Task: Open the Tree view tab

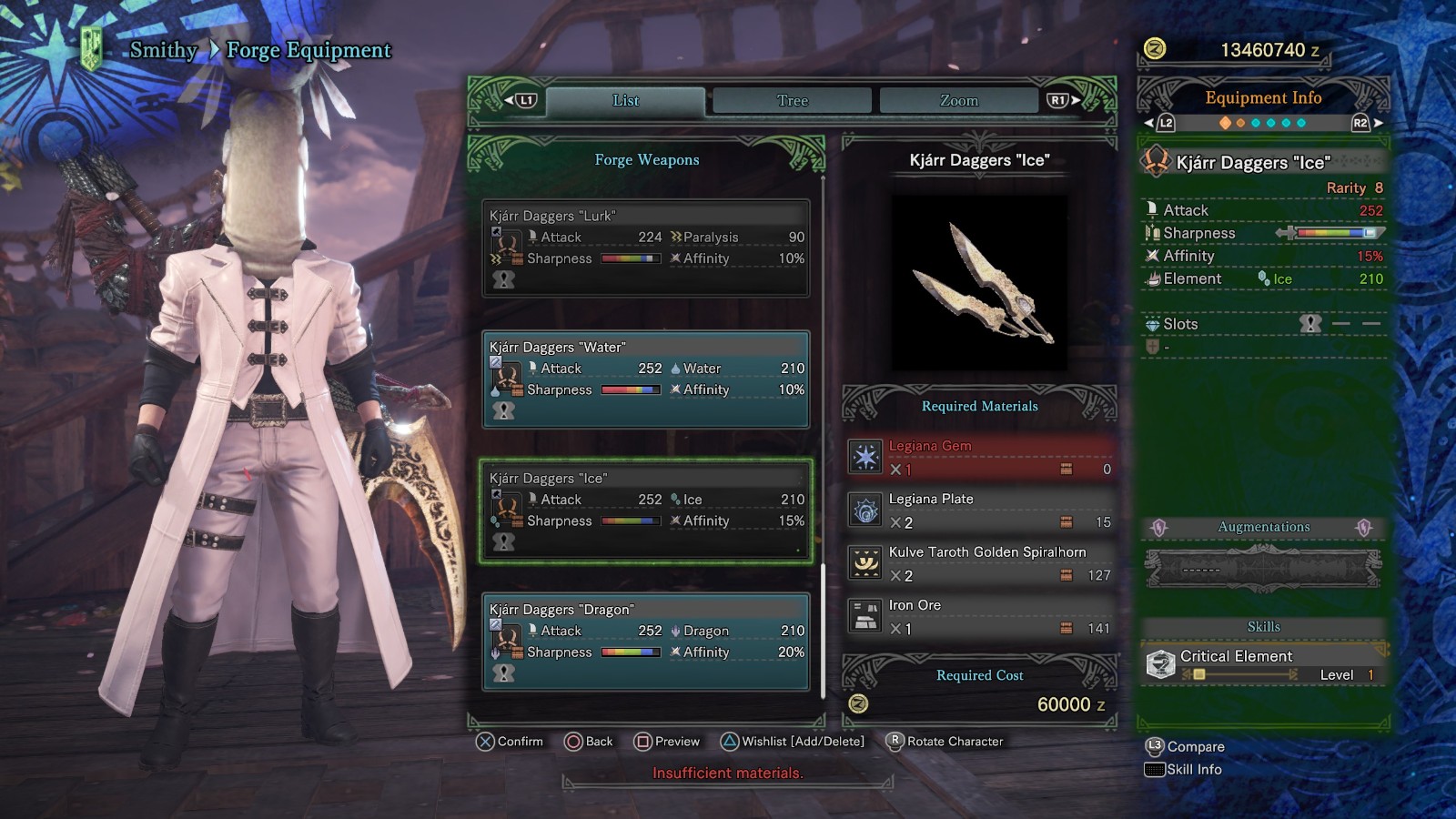Action: click(792, 101)
